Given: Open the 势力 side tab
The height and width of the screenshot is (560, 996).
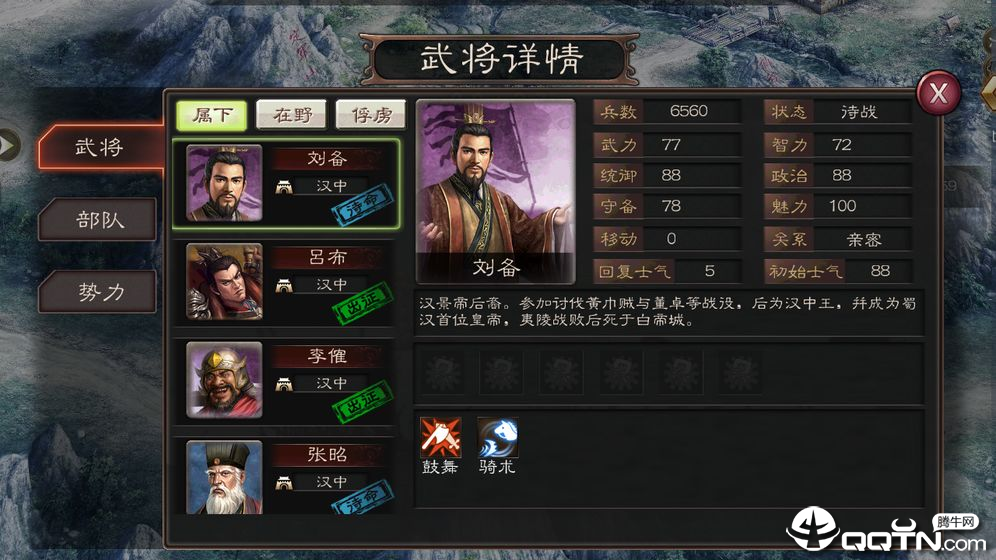Looking at the screenshot, I should click(x=98, y=292).
